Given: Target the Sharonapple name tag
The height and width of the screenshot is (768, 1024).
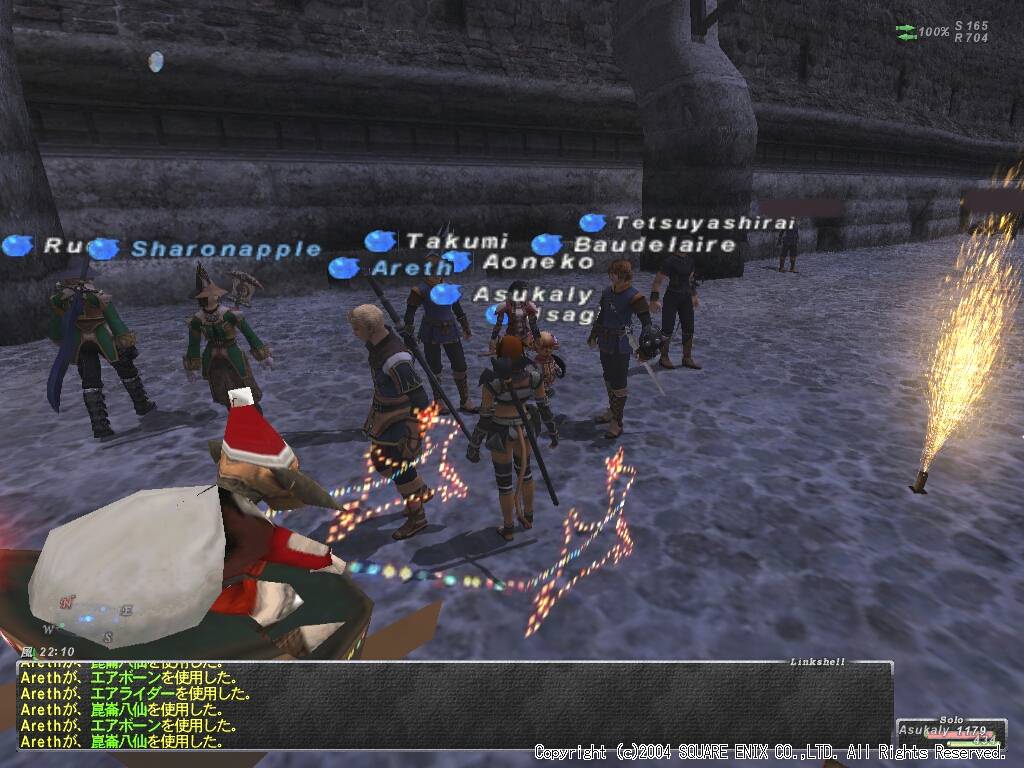Looking at the screenshot, I should [x=226, y=250].
